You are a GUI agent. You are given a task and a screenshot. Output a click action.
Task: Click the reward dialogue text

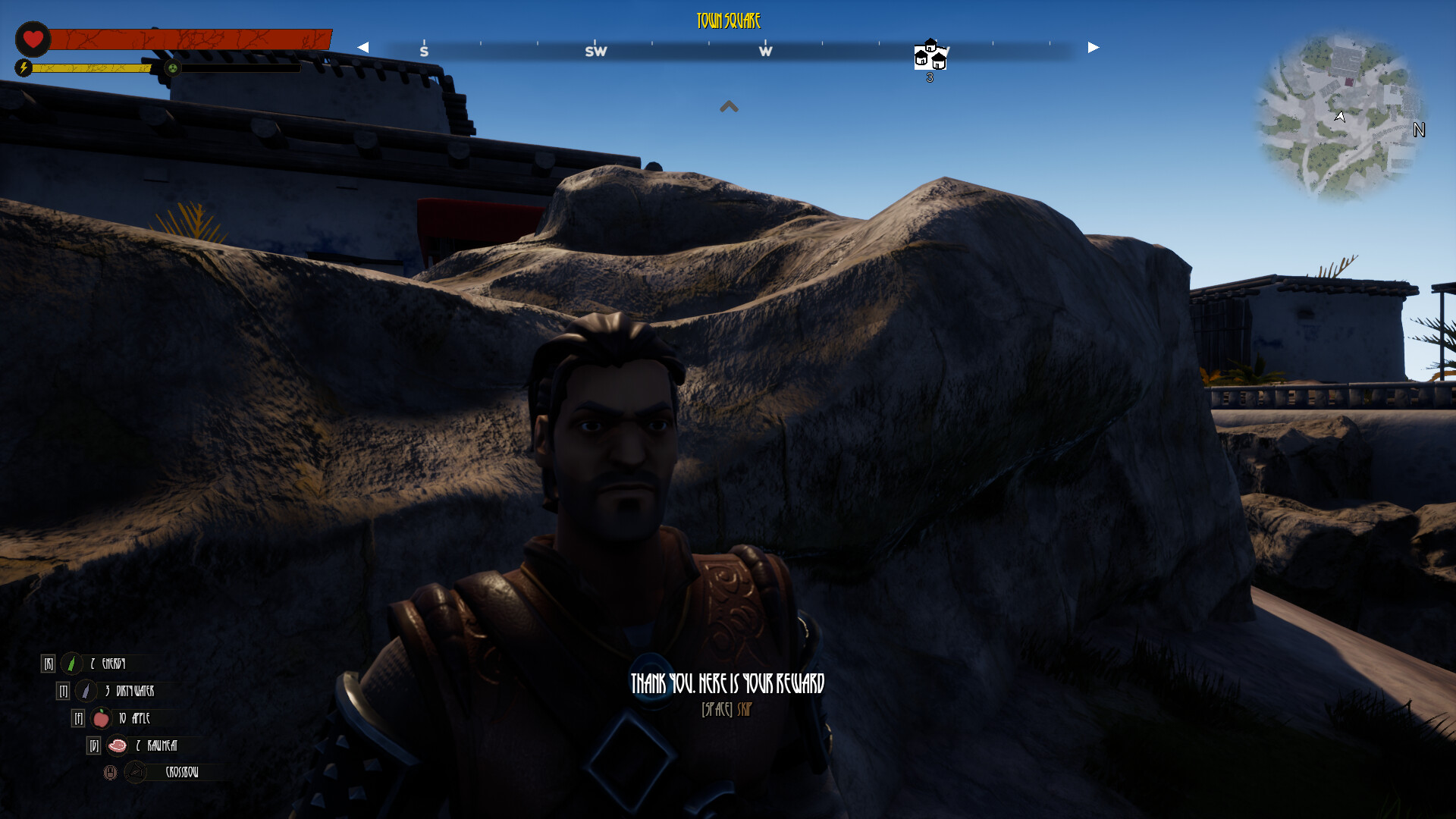[x=726, y=682]
